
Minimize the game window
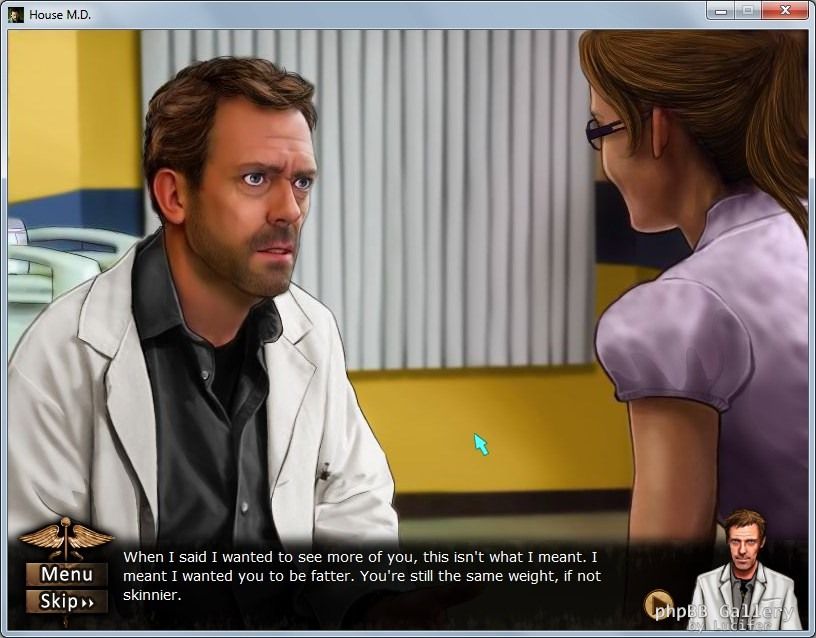click(720, 11)
